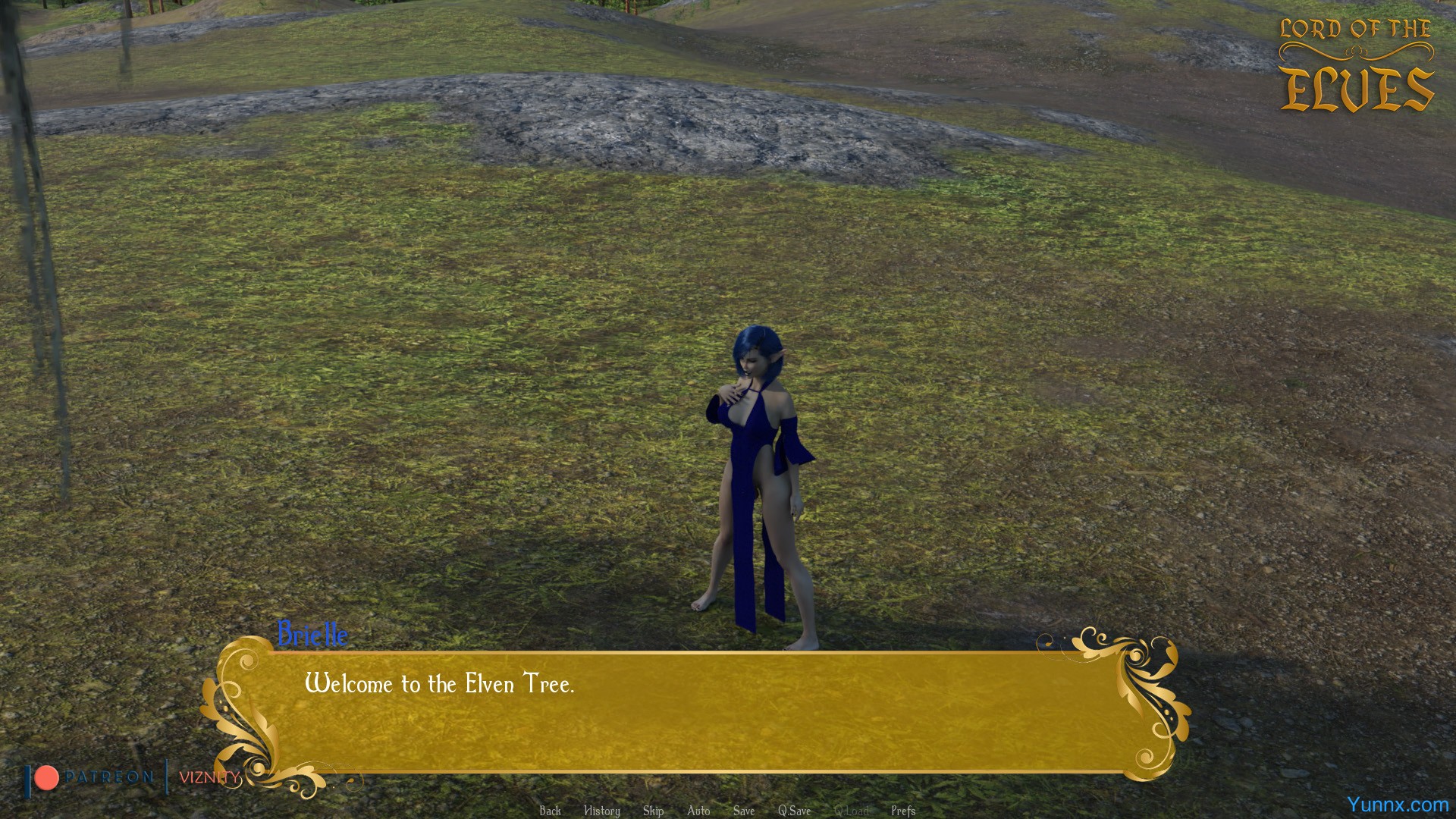Go back with the Back button
The width and height of the screenshot is (1456, 819).
[550, 811]
